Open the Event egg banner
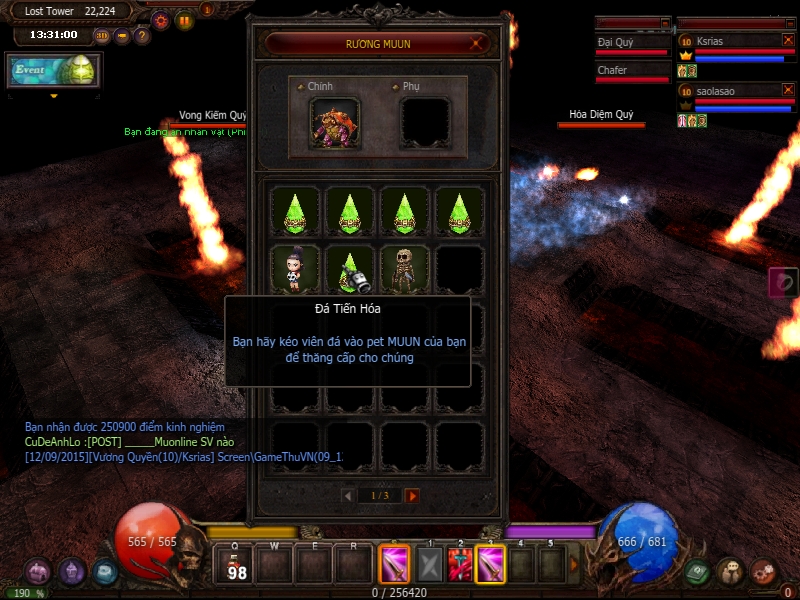Viewport: 800px width, 600px height. click(x=54, y=71)
